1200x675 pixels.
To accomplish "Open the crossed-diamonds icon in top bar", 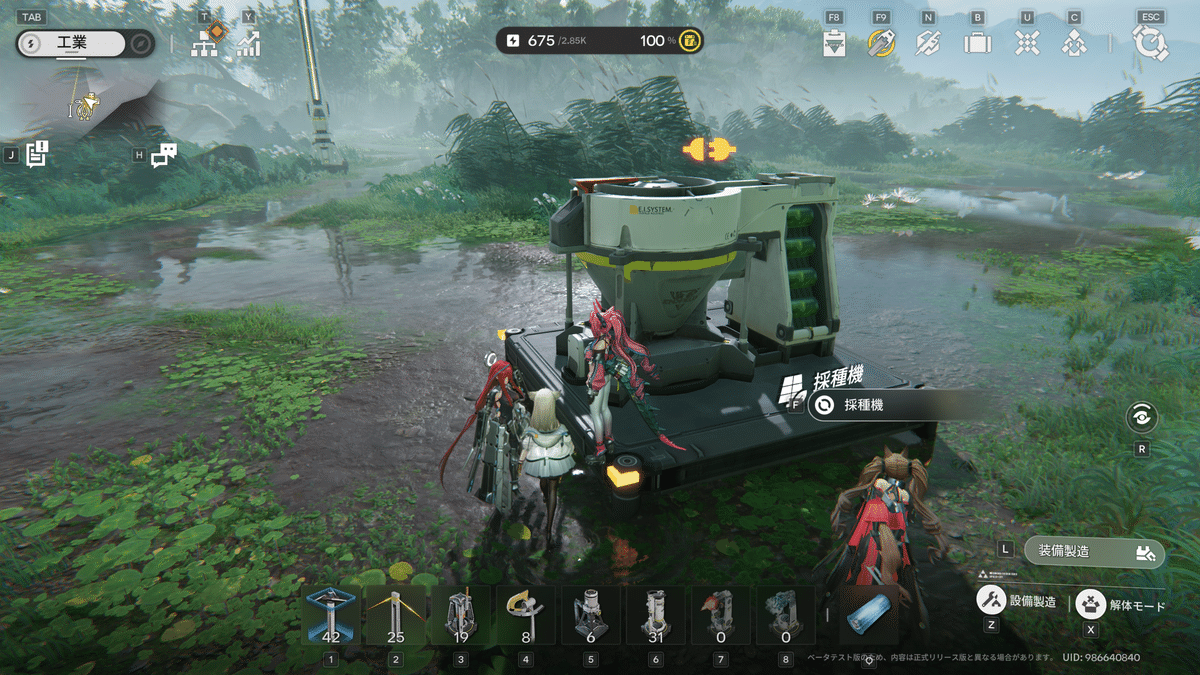I will [1027, 43].
